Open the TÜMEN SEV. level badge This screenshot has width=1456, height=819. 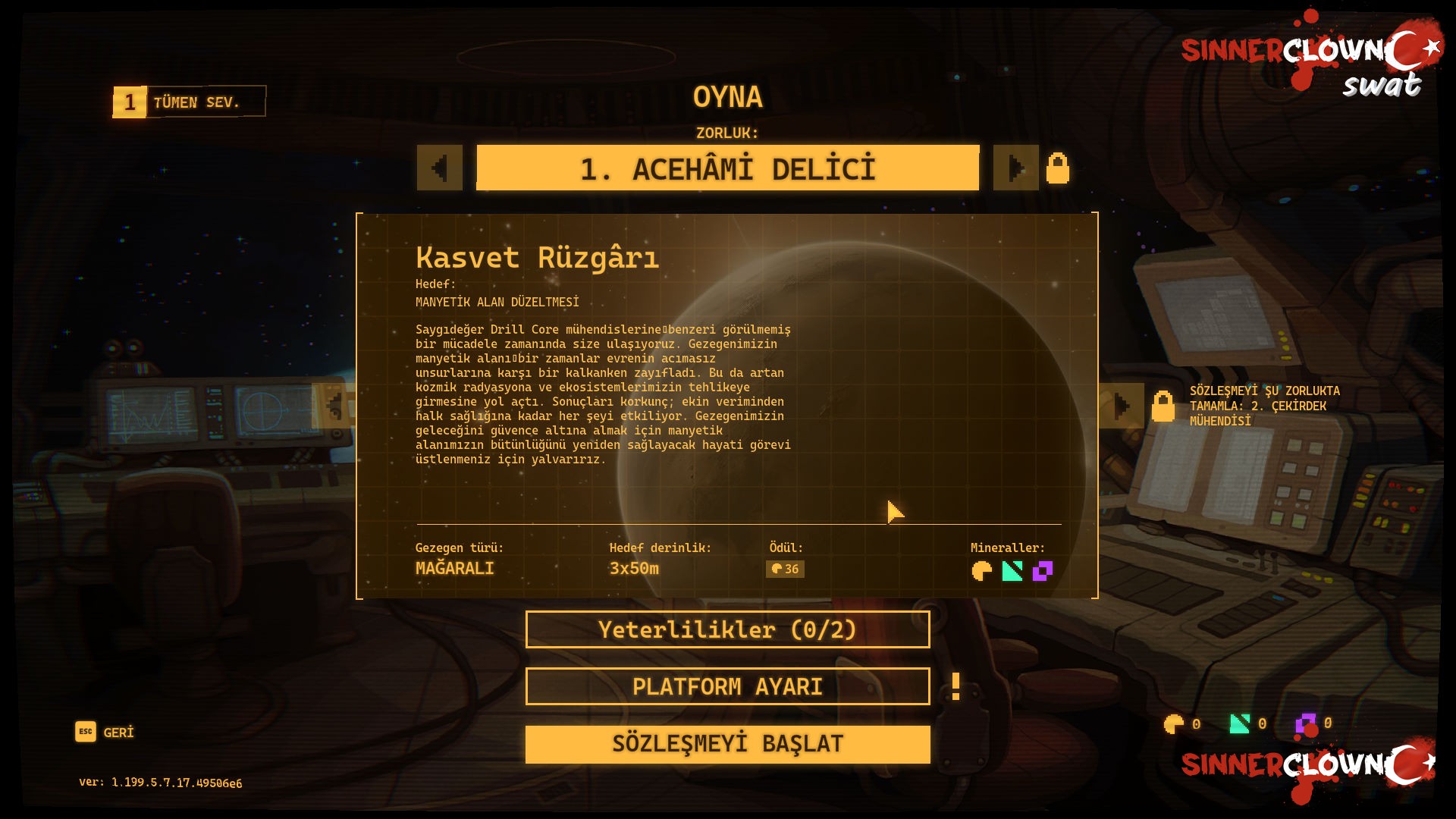point(190,102)
